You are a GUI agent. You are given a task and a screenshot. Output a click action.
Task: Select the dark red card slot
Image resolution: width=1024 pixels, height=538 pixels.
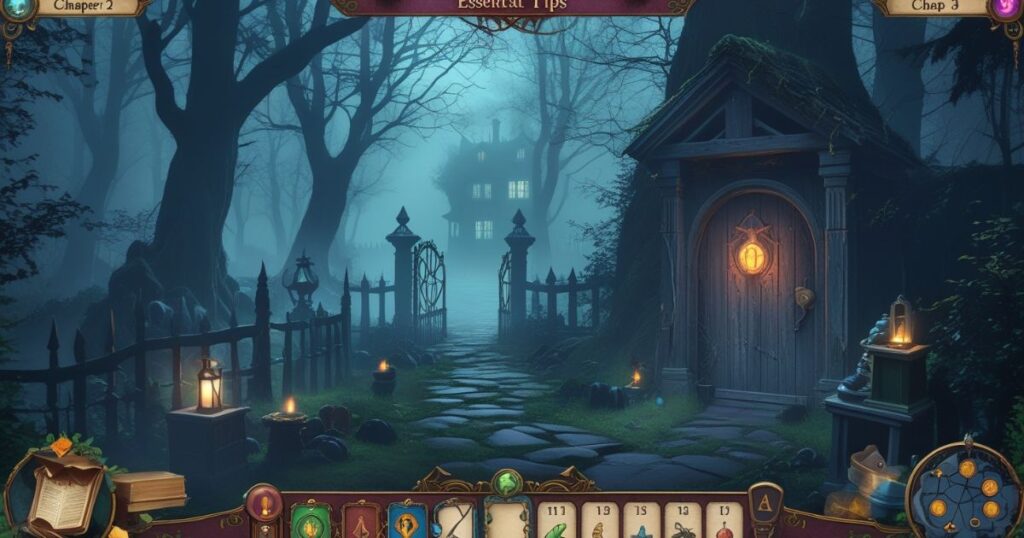tap(361, 520)
